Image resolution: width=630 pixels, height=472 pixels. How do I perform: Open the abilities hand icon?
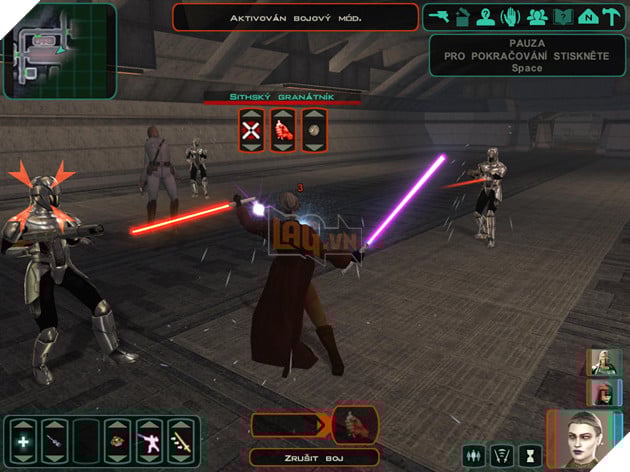point(510,15)
